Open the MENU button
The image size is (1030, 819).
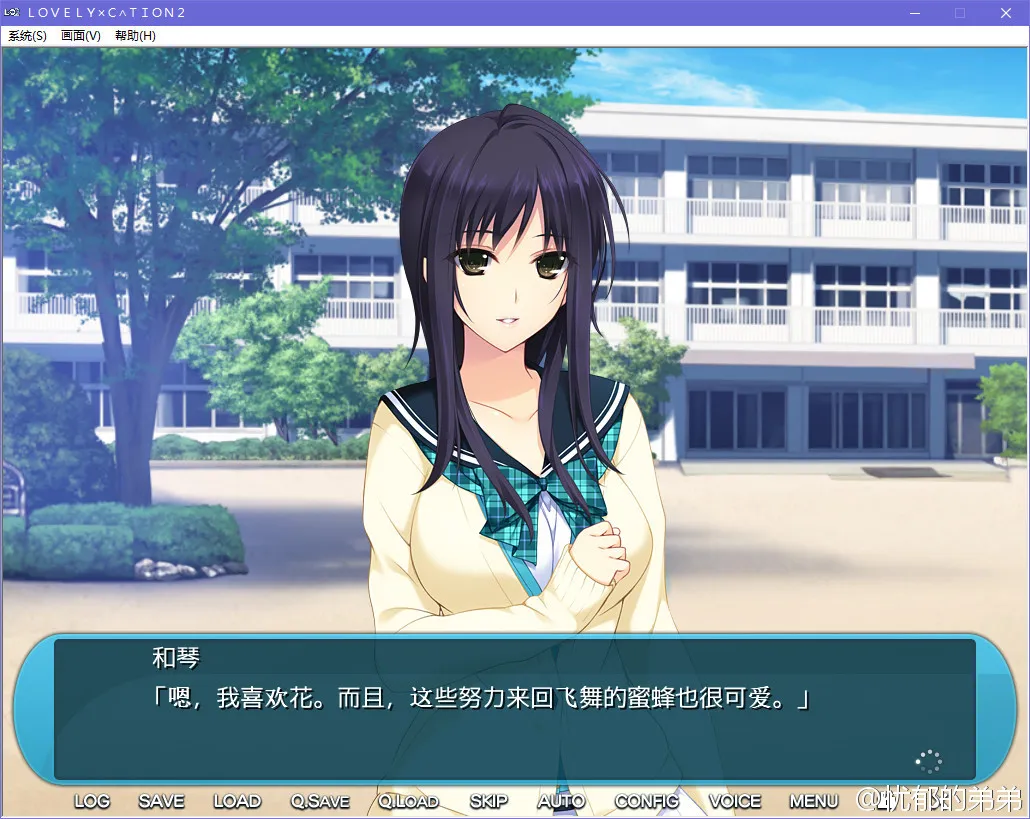point(814,801)
